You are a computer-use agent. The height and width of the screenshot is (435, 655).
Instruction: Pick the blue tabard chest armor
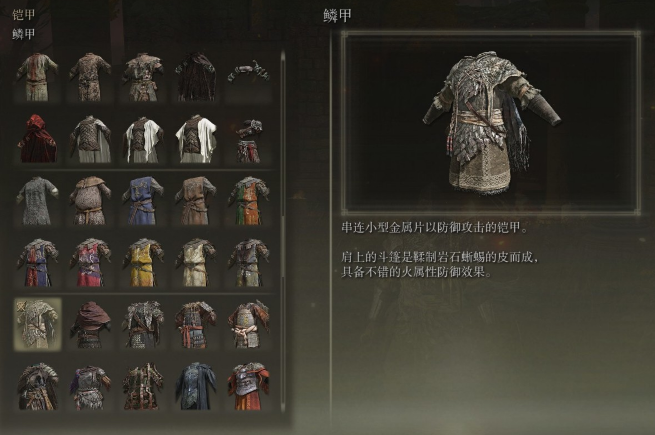tap(143, 201)
